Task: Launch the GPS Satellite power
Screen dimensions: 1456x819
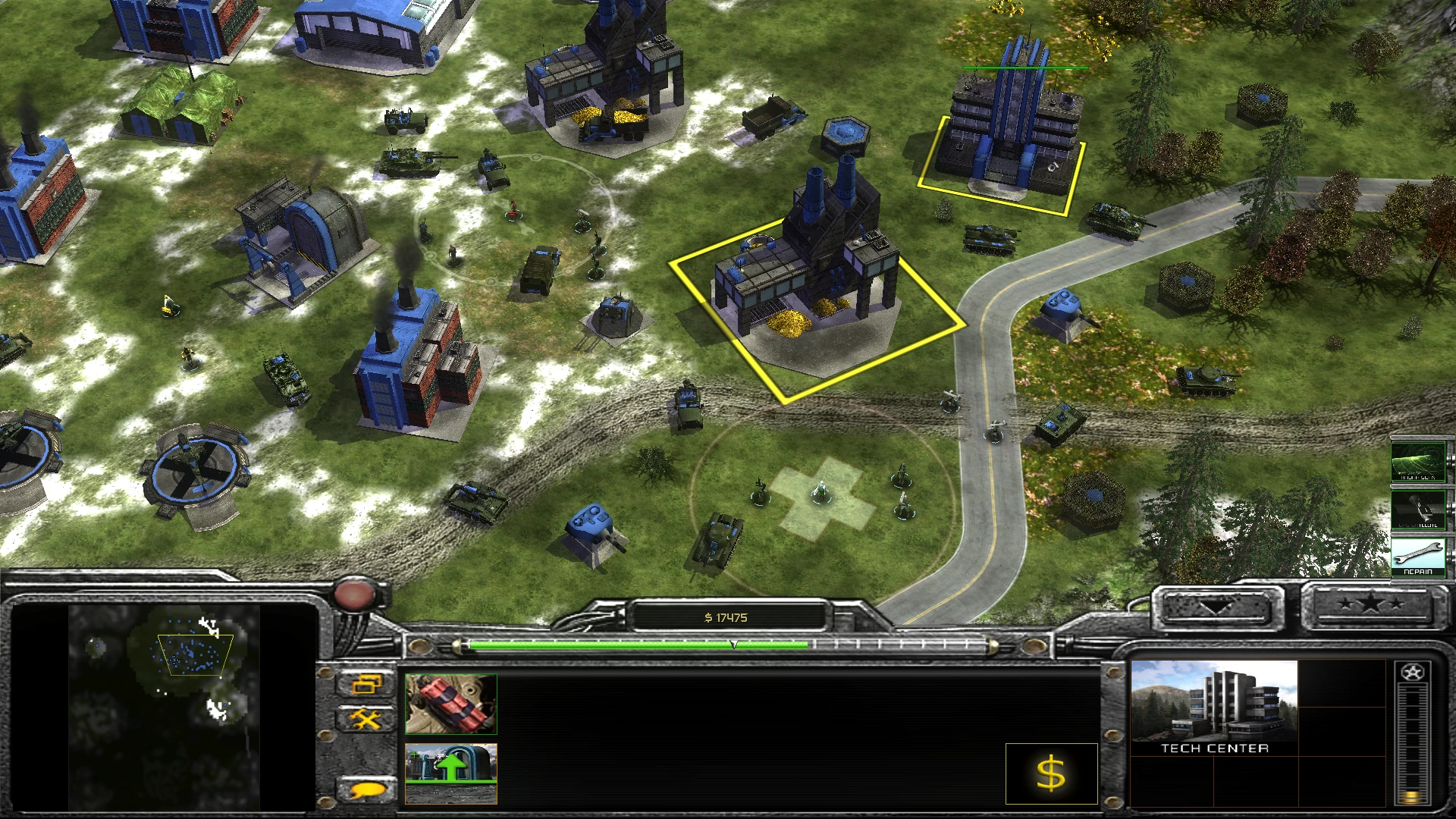Action: coord(1417,510)
